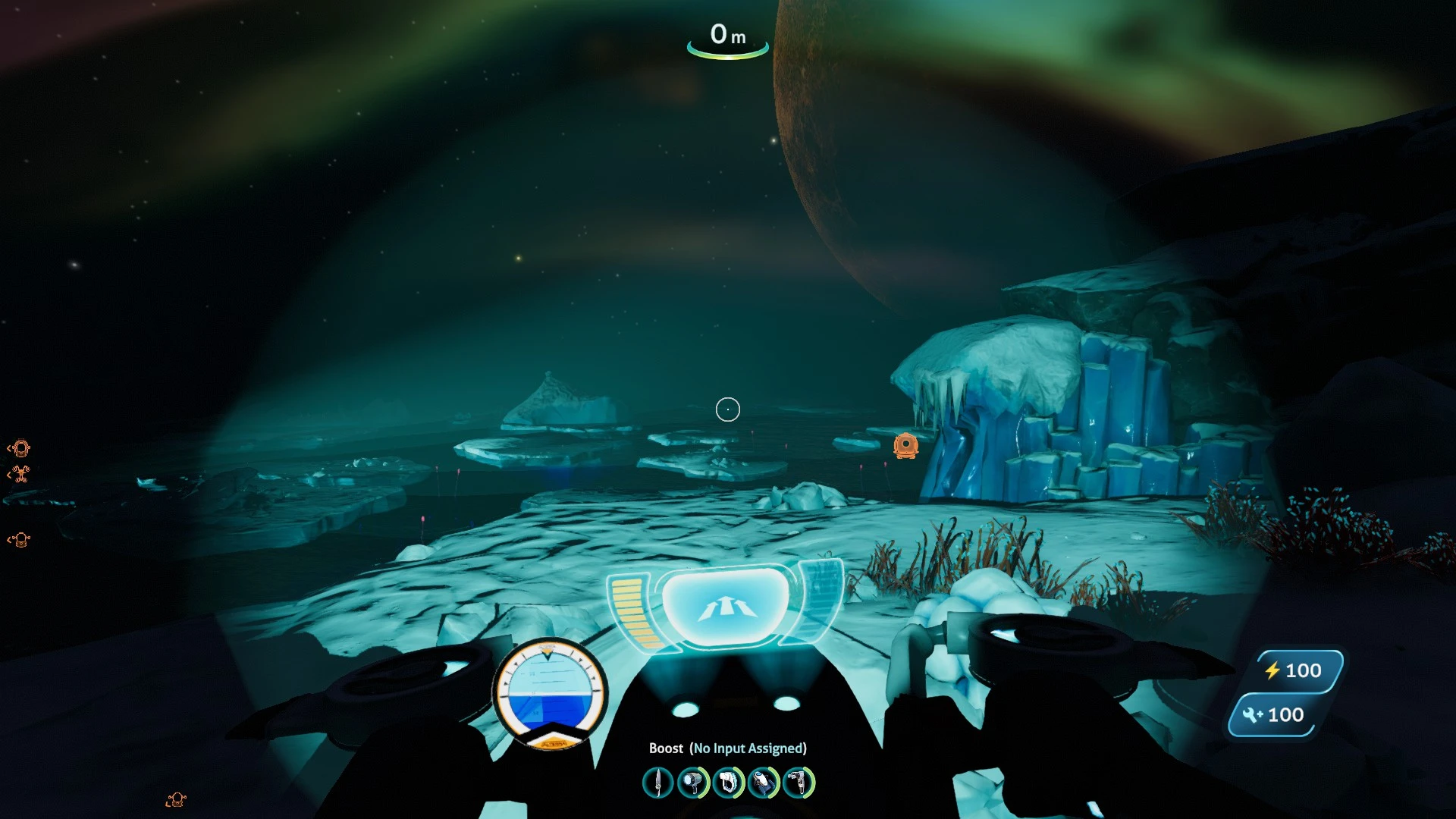The height and width of the screenshot is (819, 1456).
Task: Choose the white handheld tool with blue ring
Action: 728,783
